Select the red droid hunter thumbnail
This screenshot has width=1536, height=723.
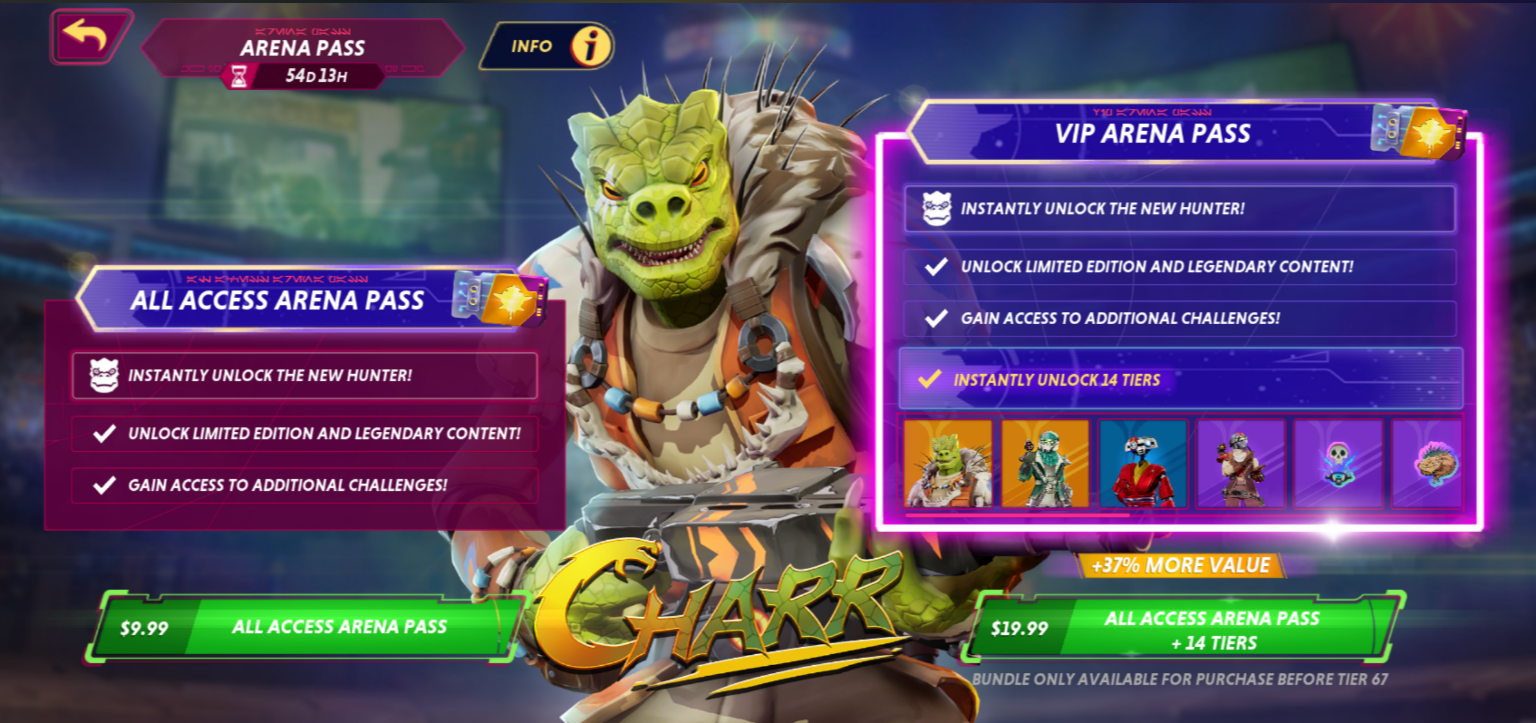[1144, 464]
